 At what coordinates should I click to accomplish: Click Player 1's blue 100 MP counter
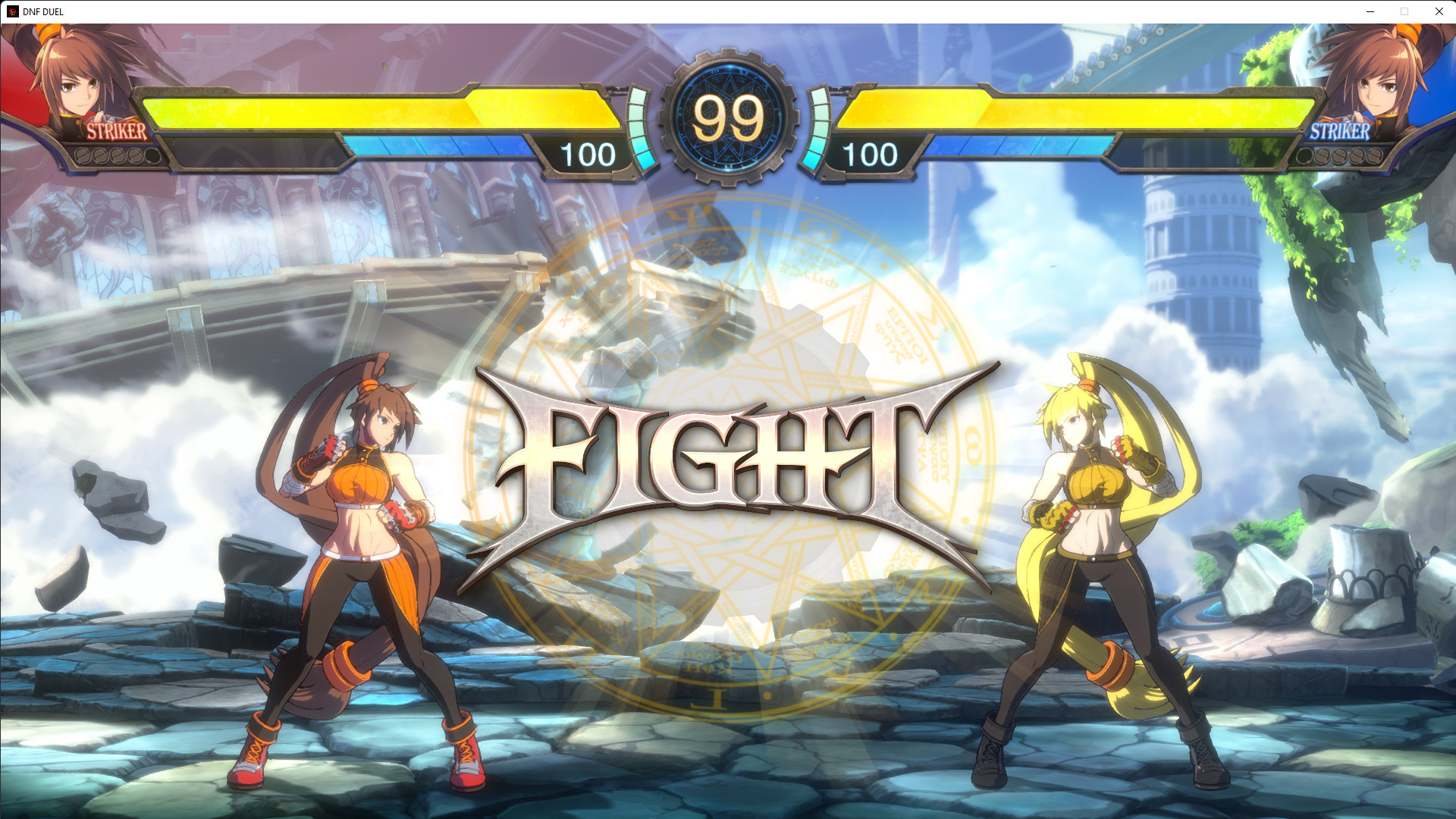[x=590, y=155]
